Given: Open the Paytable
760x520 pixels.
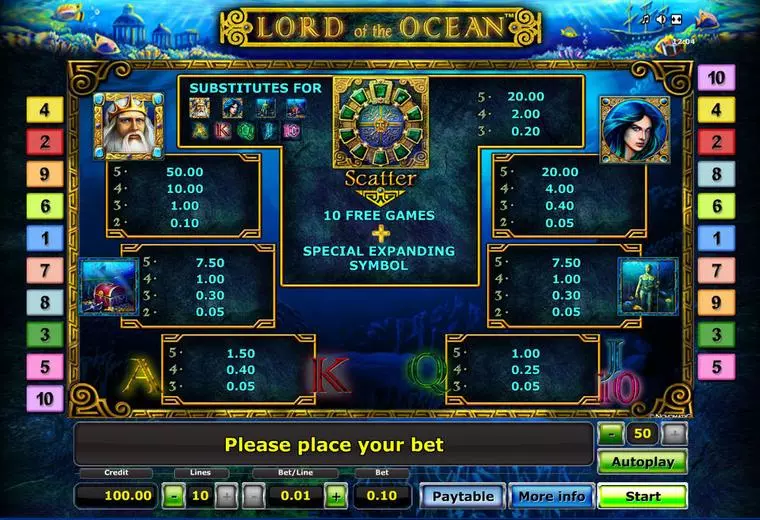Looking at the screenshot, I should [x=463, y=496].
